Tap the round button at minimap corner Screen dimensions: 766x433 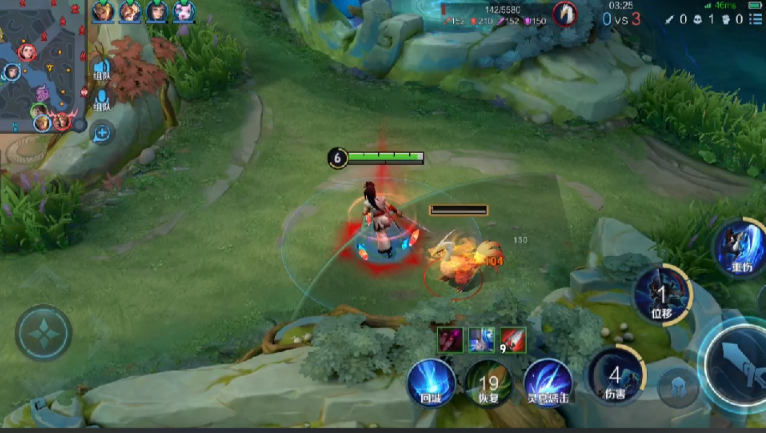point(79,125)
